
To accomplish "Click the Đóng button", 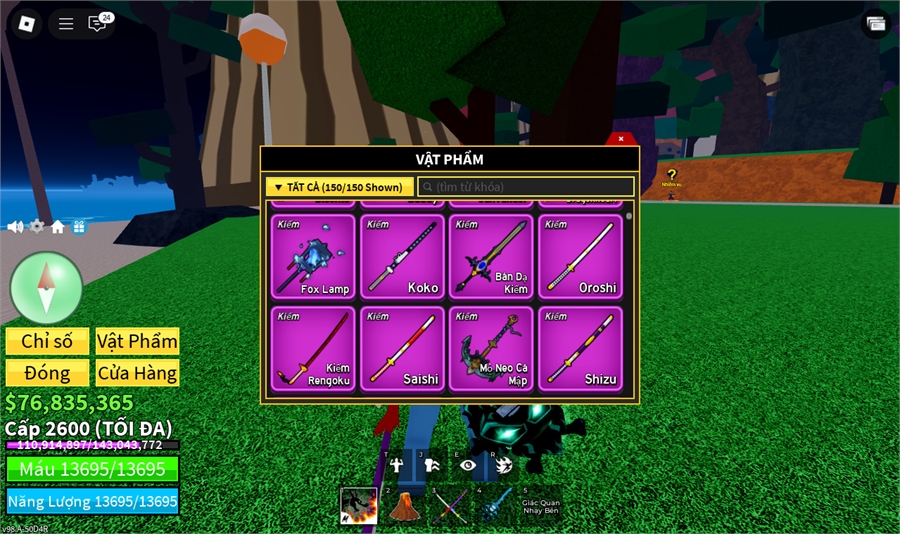I will (x=47, y=373).
